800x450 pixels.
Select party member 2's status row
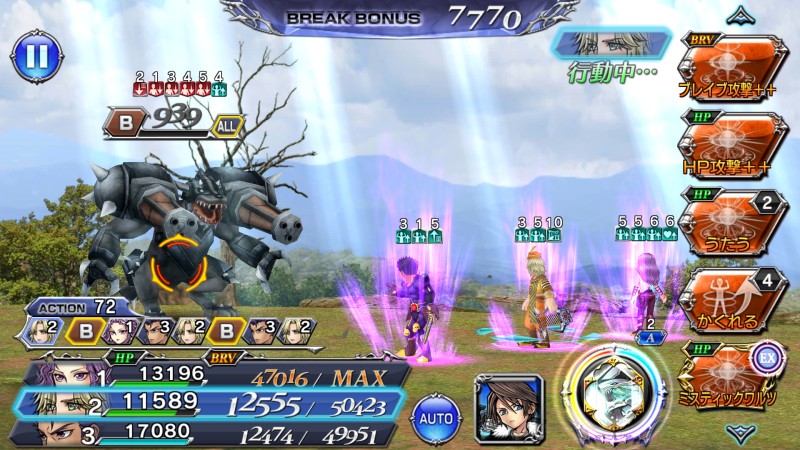pos(210,403)
